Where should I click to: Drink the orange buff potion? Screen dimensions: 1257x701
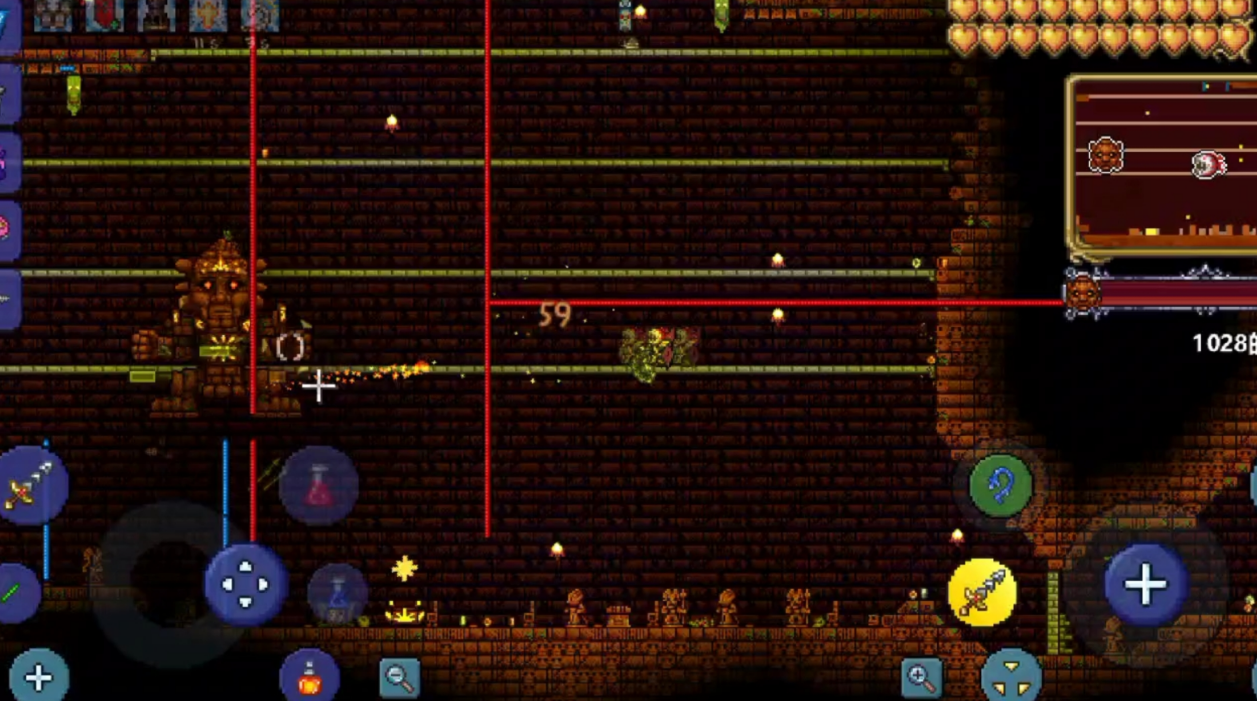click(x=310, y=677)
